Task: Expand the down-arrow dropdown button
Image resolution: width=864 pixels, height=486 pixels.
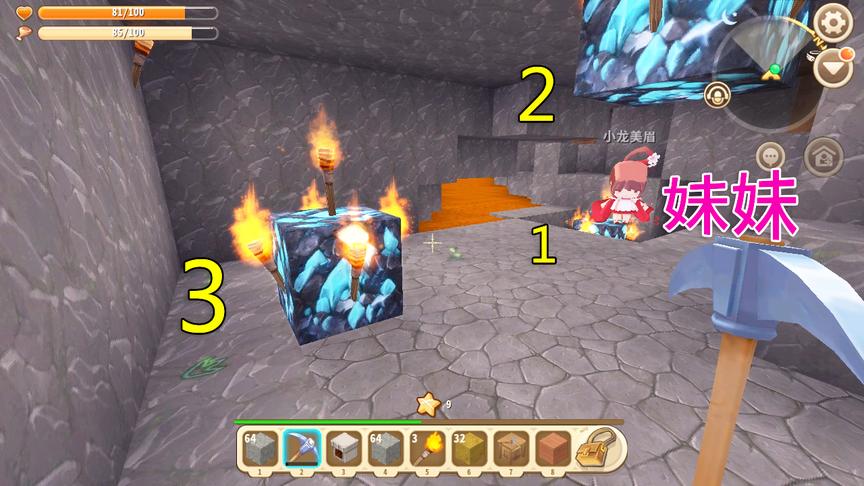Action: (x=831, y=68)
